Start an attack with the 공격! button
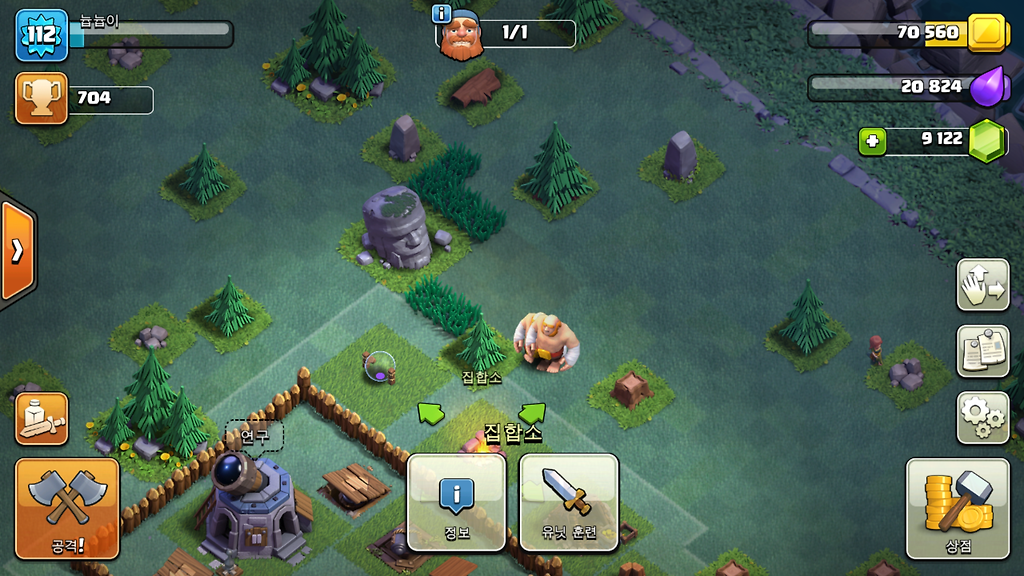The image size is (1024, 576). pos(67,508)
